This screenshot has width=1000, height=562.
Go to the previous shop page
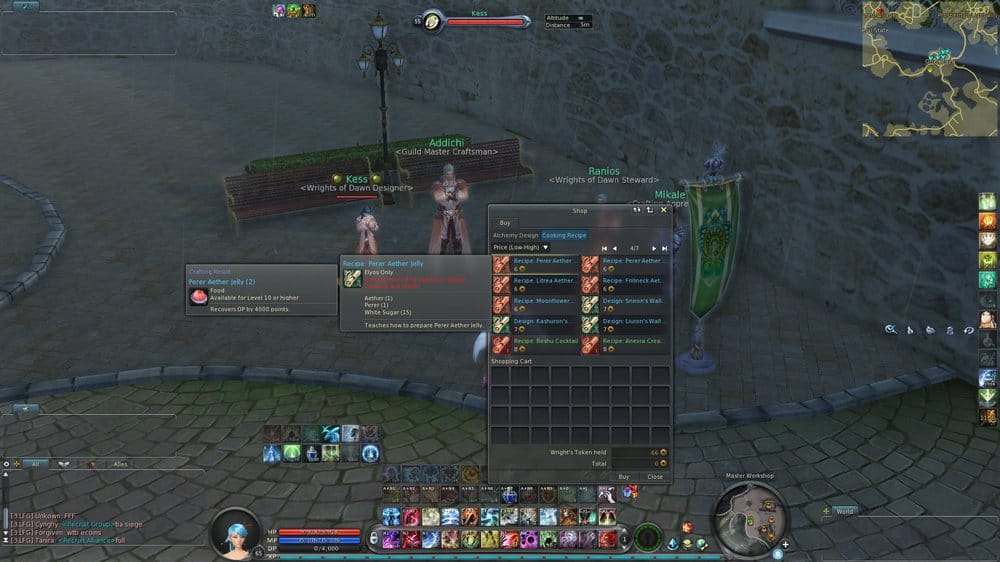pos(614,248)
